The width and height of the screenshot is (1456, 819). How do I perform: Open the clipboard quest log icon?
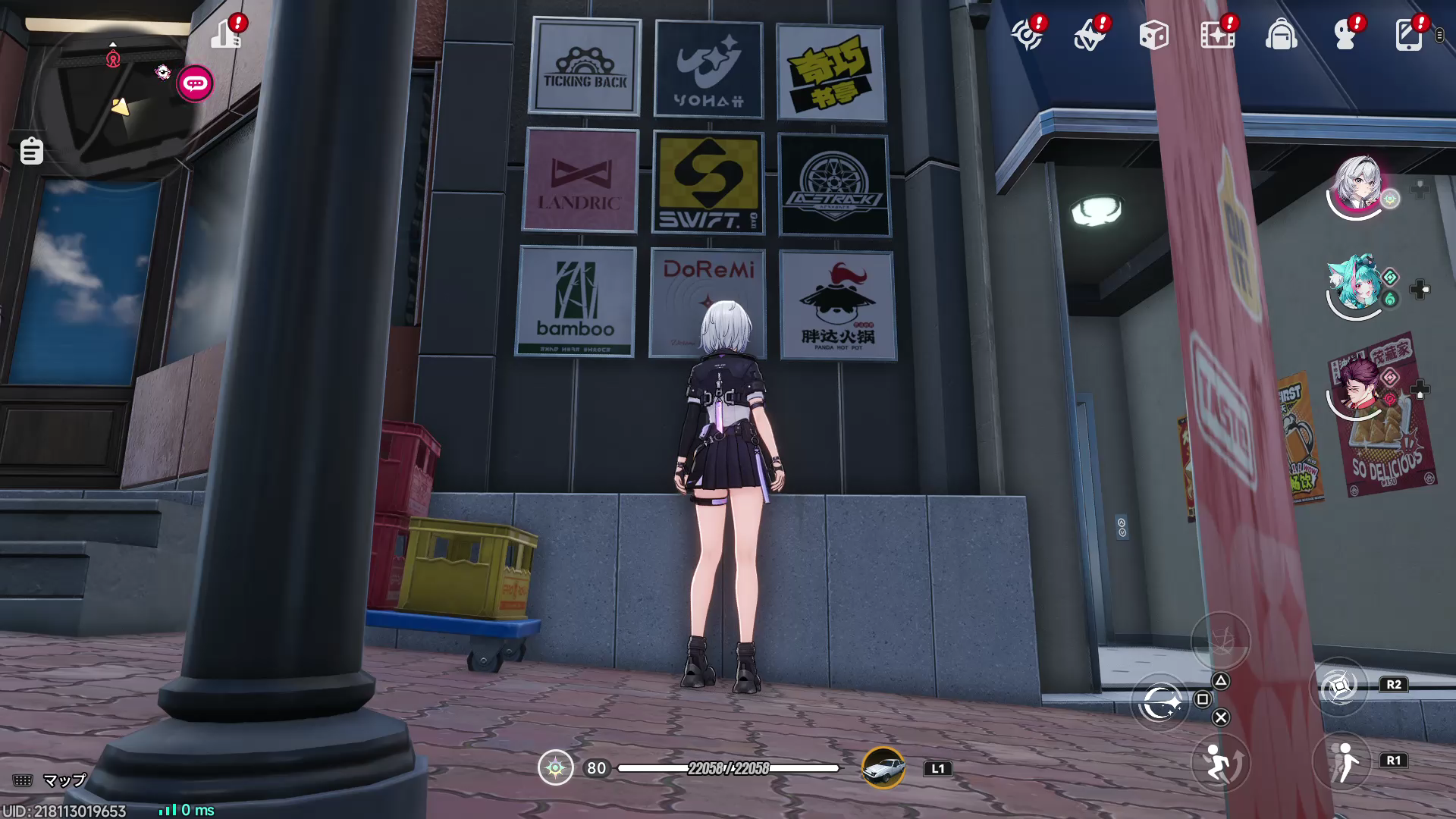[31, 151]
